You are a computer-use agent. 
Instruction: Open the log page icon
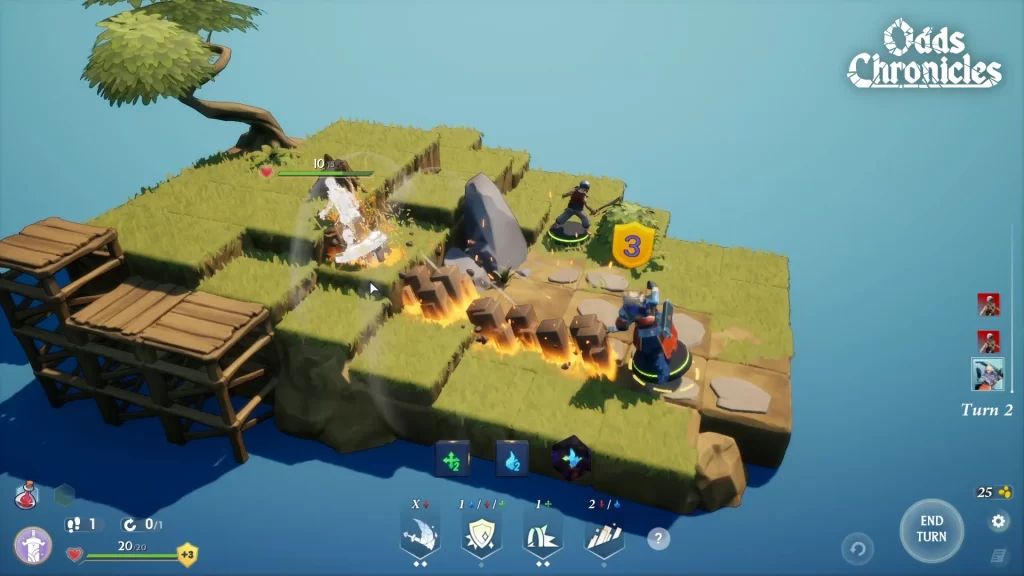point(998,555)
